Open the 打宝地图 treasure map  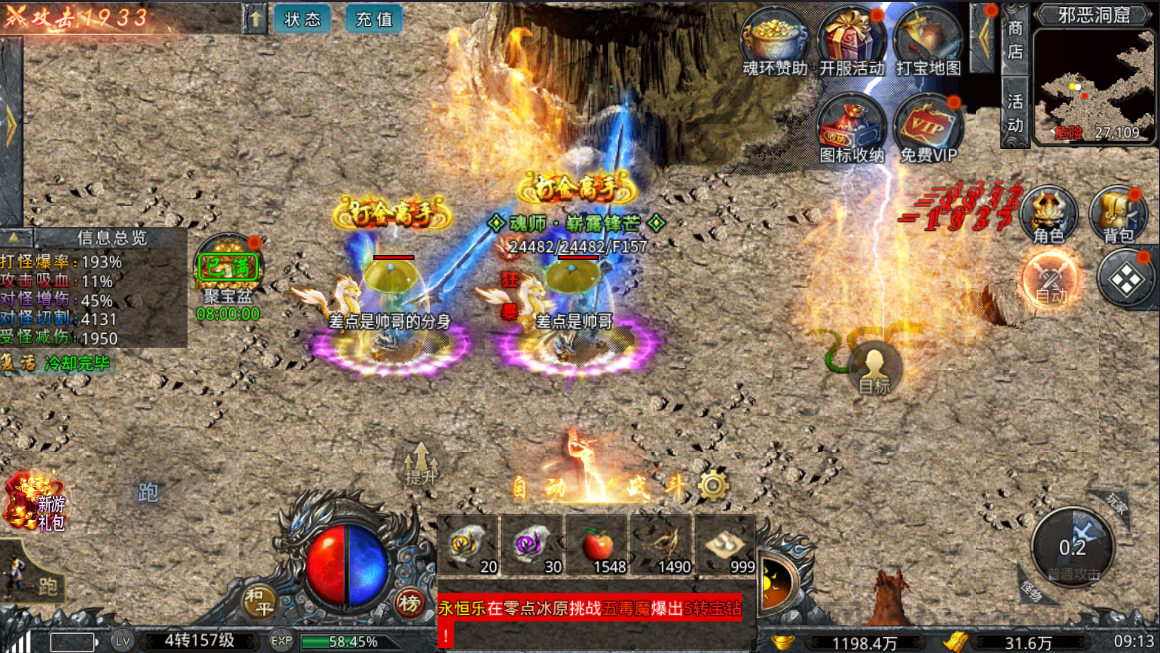pos(928,40)
